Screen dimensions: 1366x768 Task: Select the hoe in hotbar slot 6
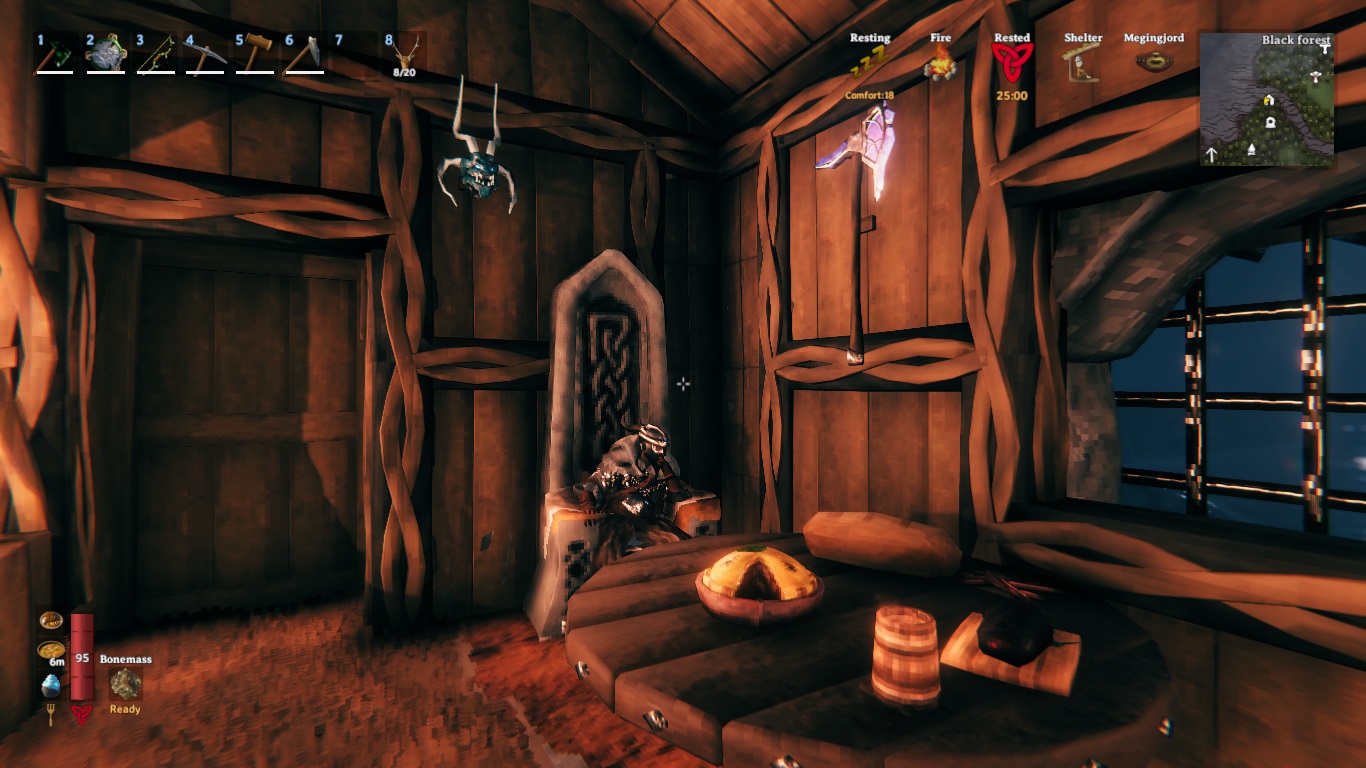click(x=304, y=54)
